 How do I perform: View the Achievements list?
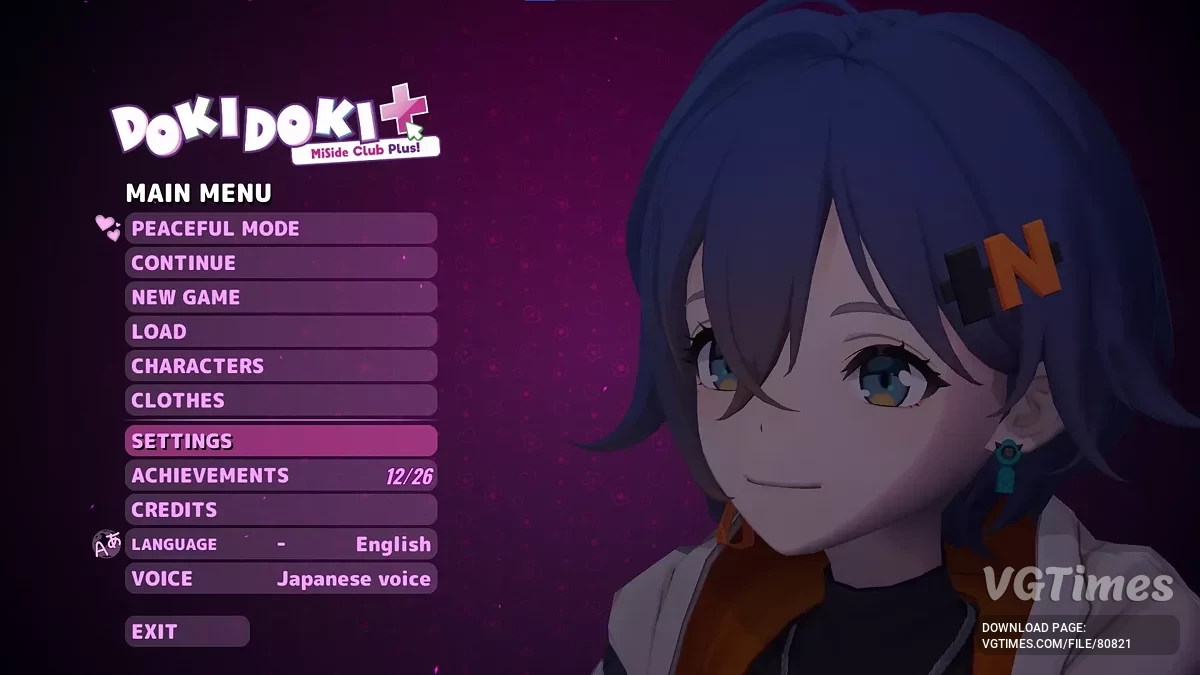click(281, 476)
